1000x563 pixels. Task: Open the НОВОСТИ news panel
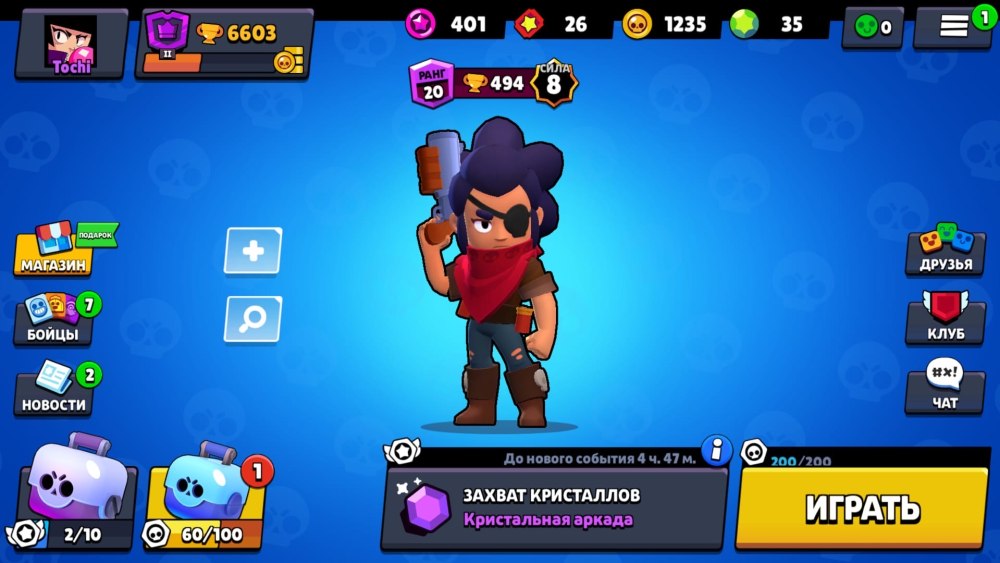[x=55, y=390]
